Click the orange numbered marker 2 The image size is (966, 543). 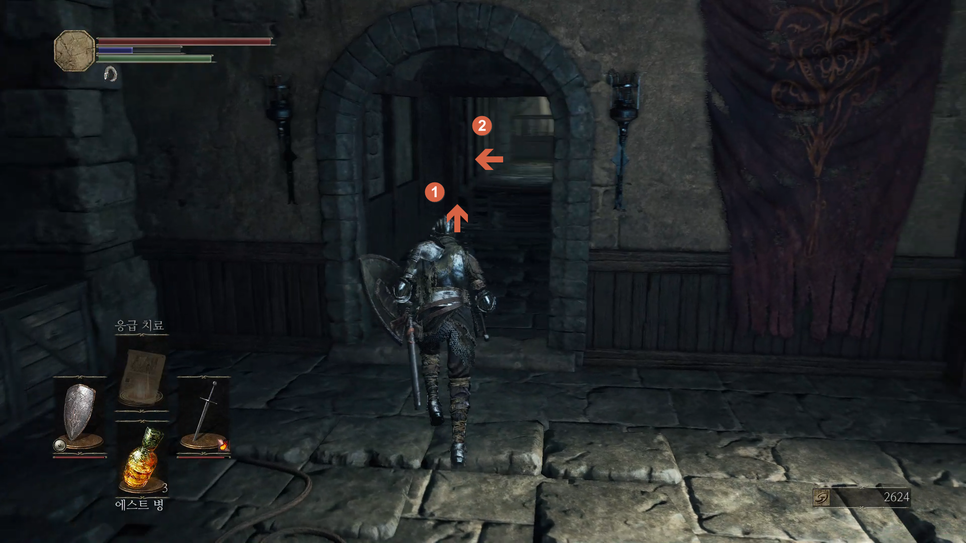tap(482, 126)
